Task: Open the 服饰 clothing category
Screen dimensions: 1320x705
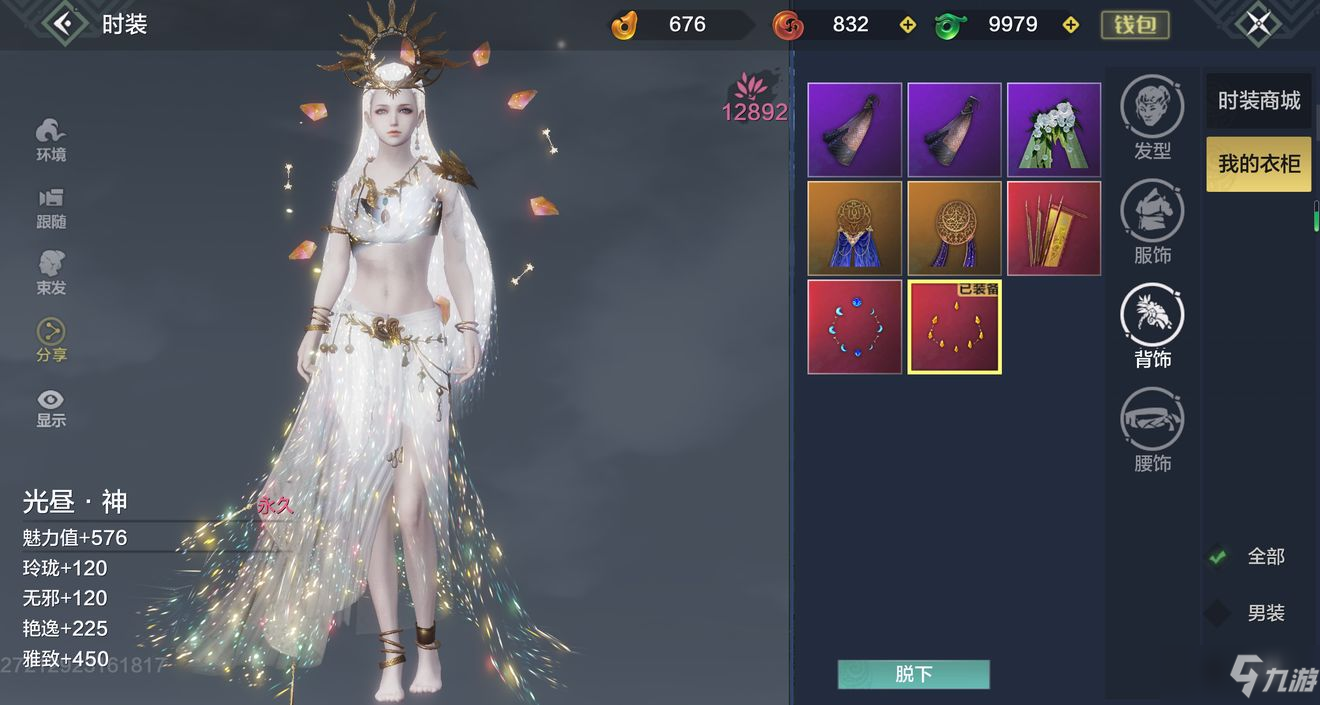Action: [x=1152, y=222]
